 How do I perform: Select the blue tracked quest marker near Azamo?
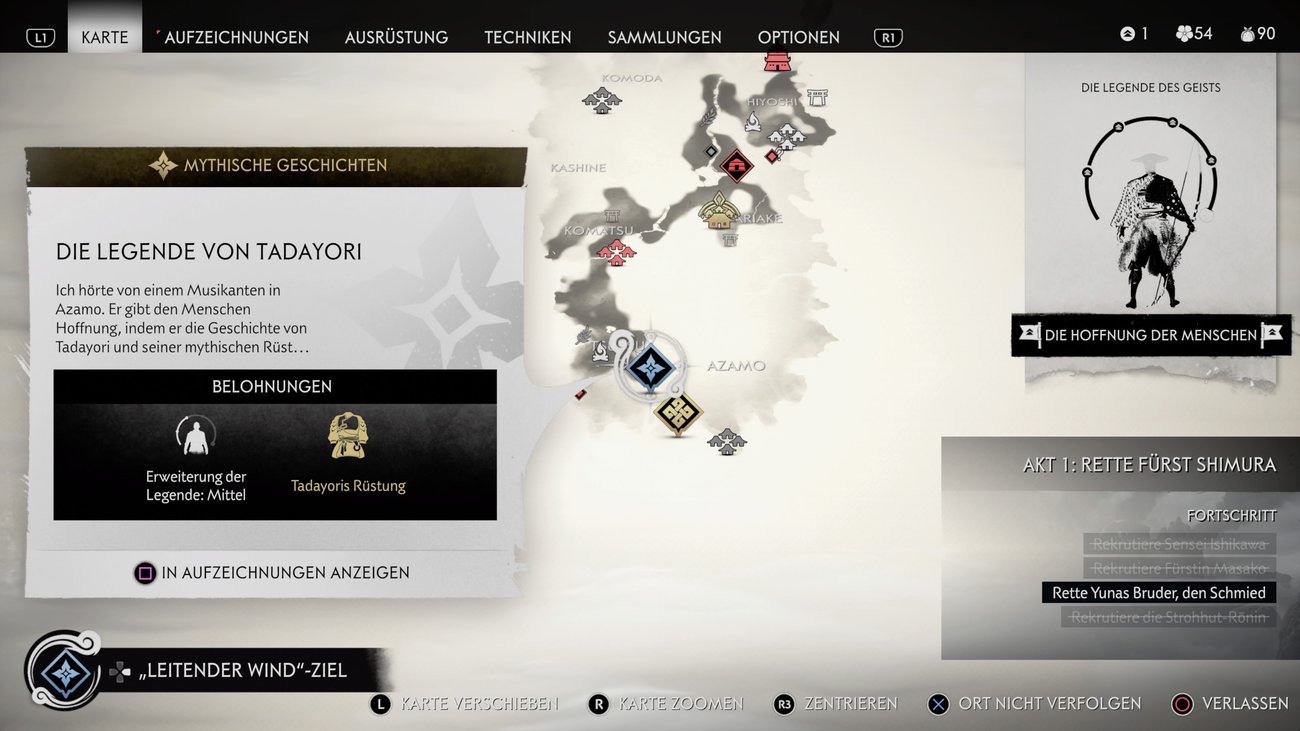coord(651,367)
